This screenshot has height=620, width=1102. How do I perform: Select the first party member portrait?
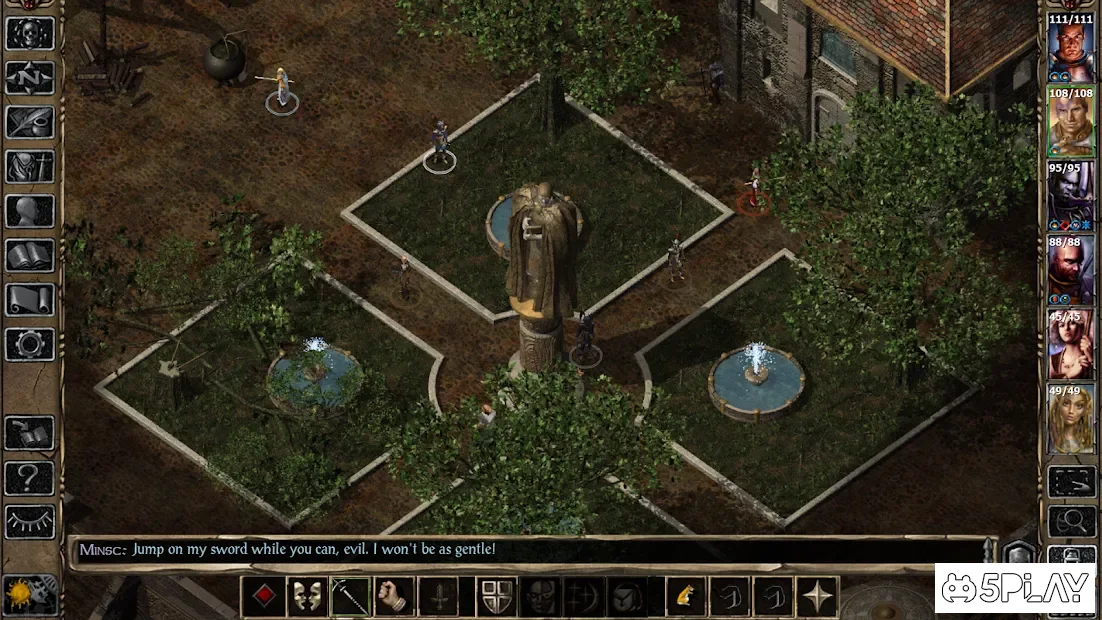[x=1070, y=48]
